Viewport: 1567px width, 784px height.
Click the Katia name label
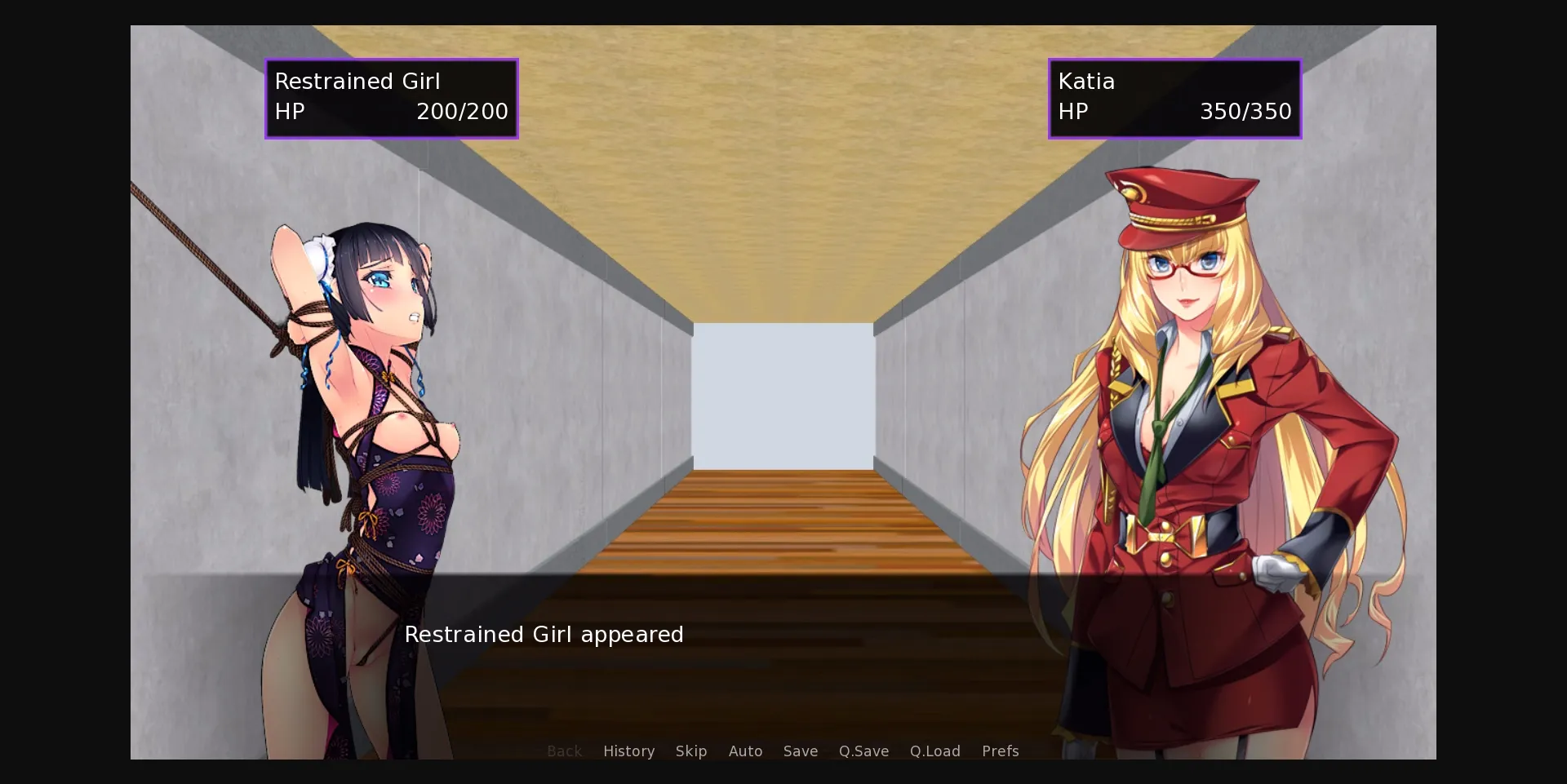tap(1087, 81)
